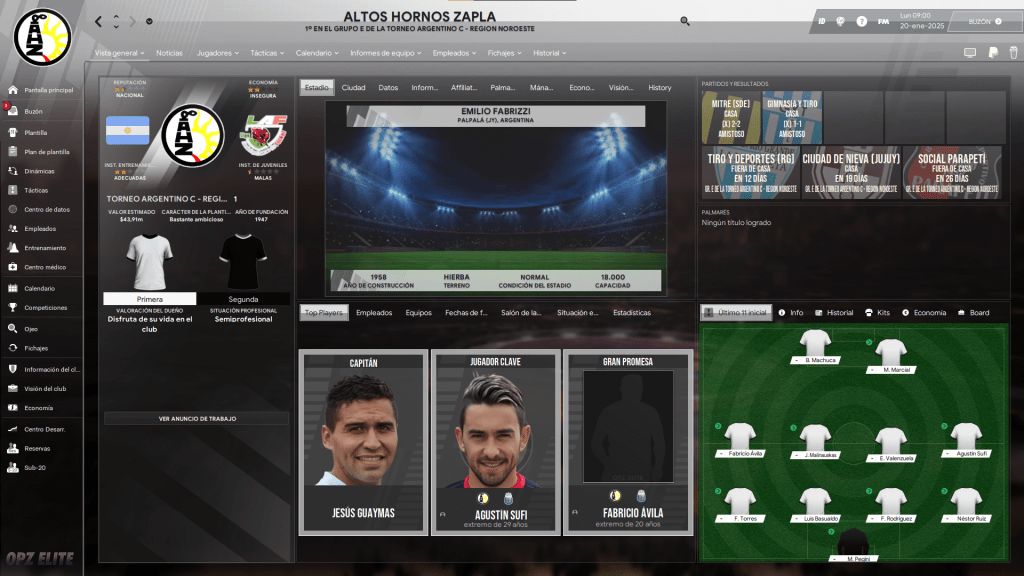Viewport: 1024px width, 576px height.
Task: Open Pantalla principal in the sidebar
Action: tap(49, 90)
